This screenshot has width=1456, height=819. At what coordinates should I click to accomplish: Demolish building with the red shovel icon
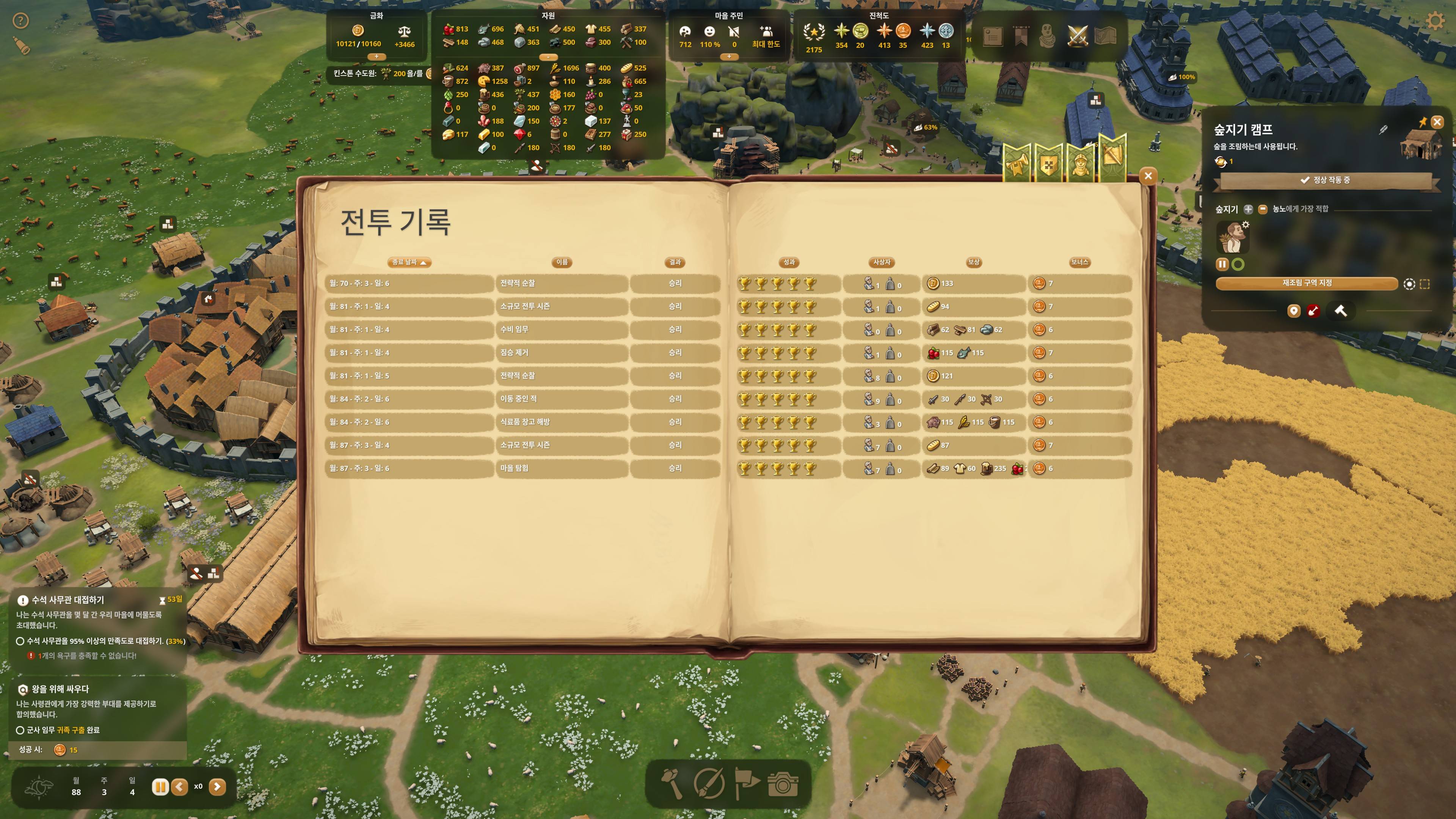(x=1313, y=311)
